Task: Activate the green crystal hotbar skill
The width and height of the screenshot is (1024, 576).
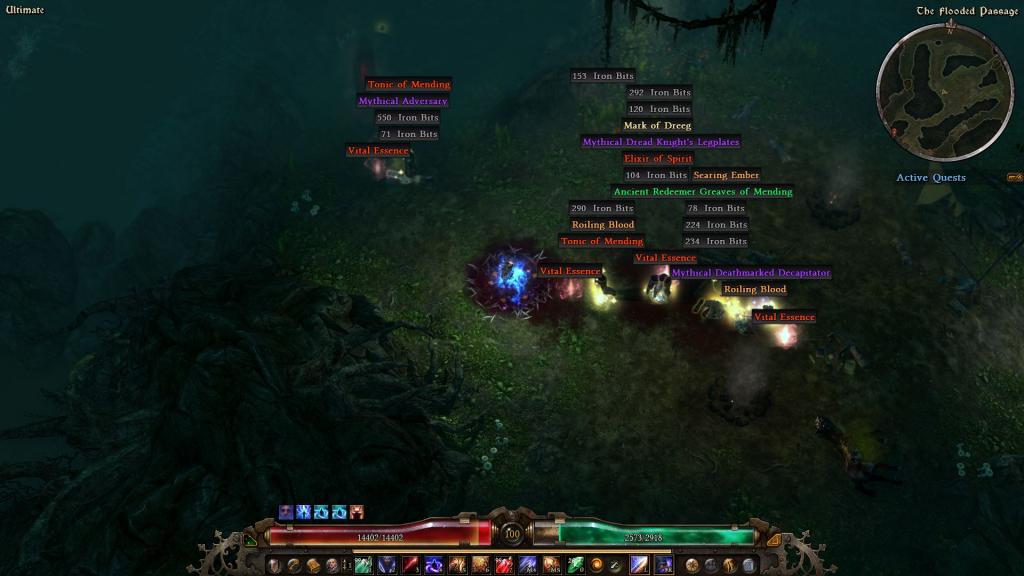Action: 576,566
